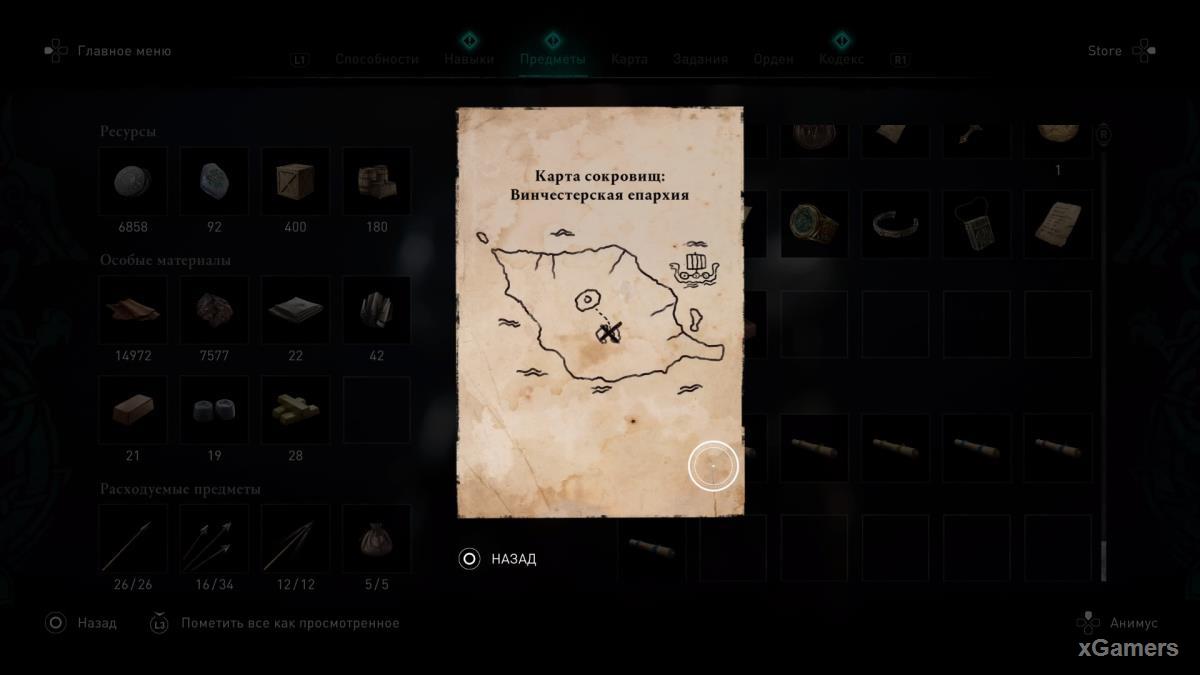Screen dimensions: 1200x675
Task: Choose Пометить все как просмотренное
Action: click(x=290, y=623)
